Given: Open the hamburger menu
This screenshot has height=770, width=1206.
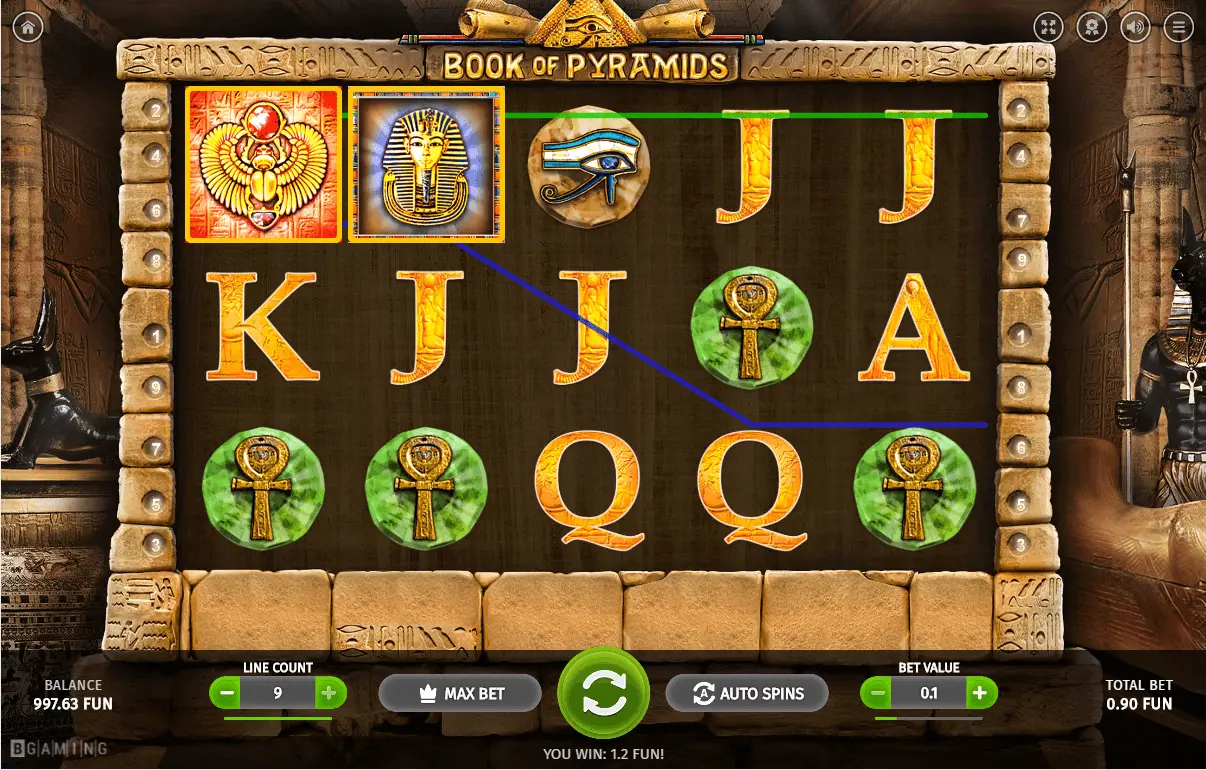Looking at the screenshot, I should [x=1179, y=28].
